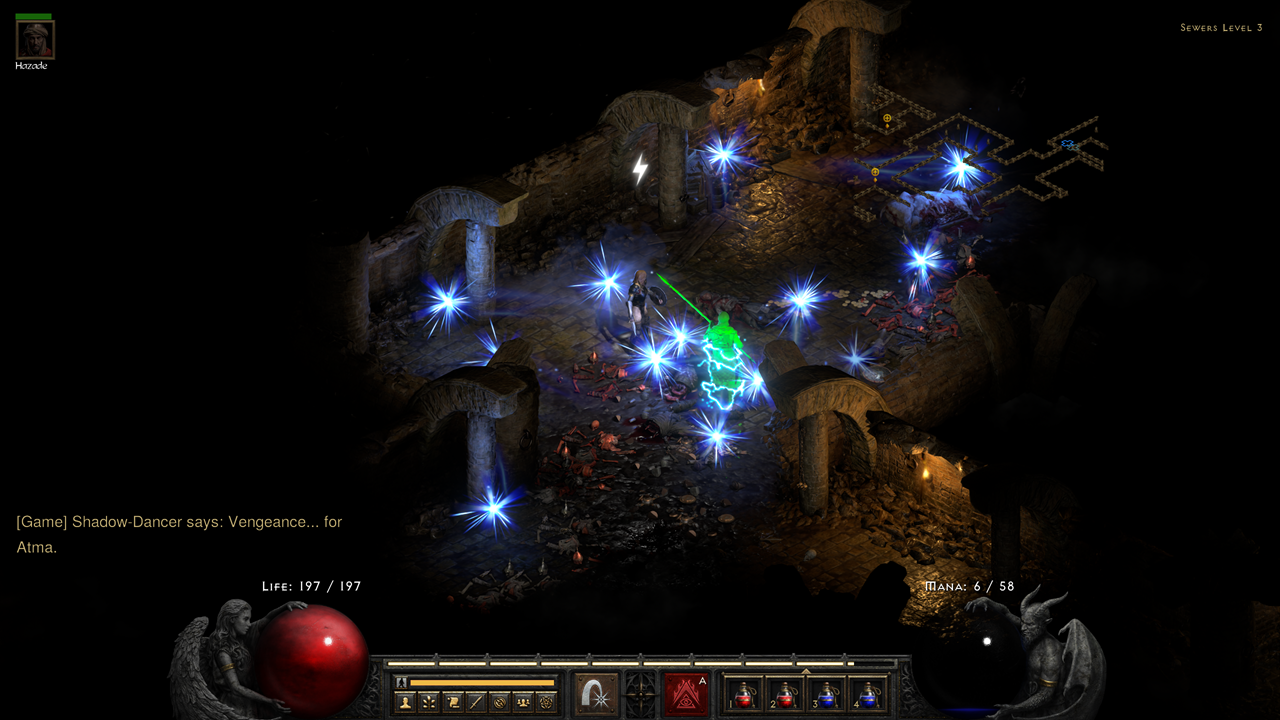Expand the belt with the small arrow above the potions
Image resolution: width=1280 pixels, height=720 pixels.
point(806,671)
